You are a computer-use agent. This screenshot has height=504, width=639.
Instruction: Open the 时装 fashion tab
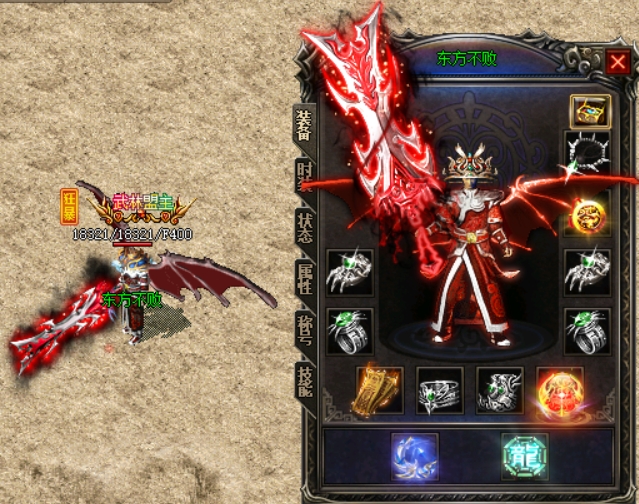(x=304, y=177)
